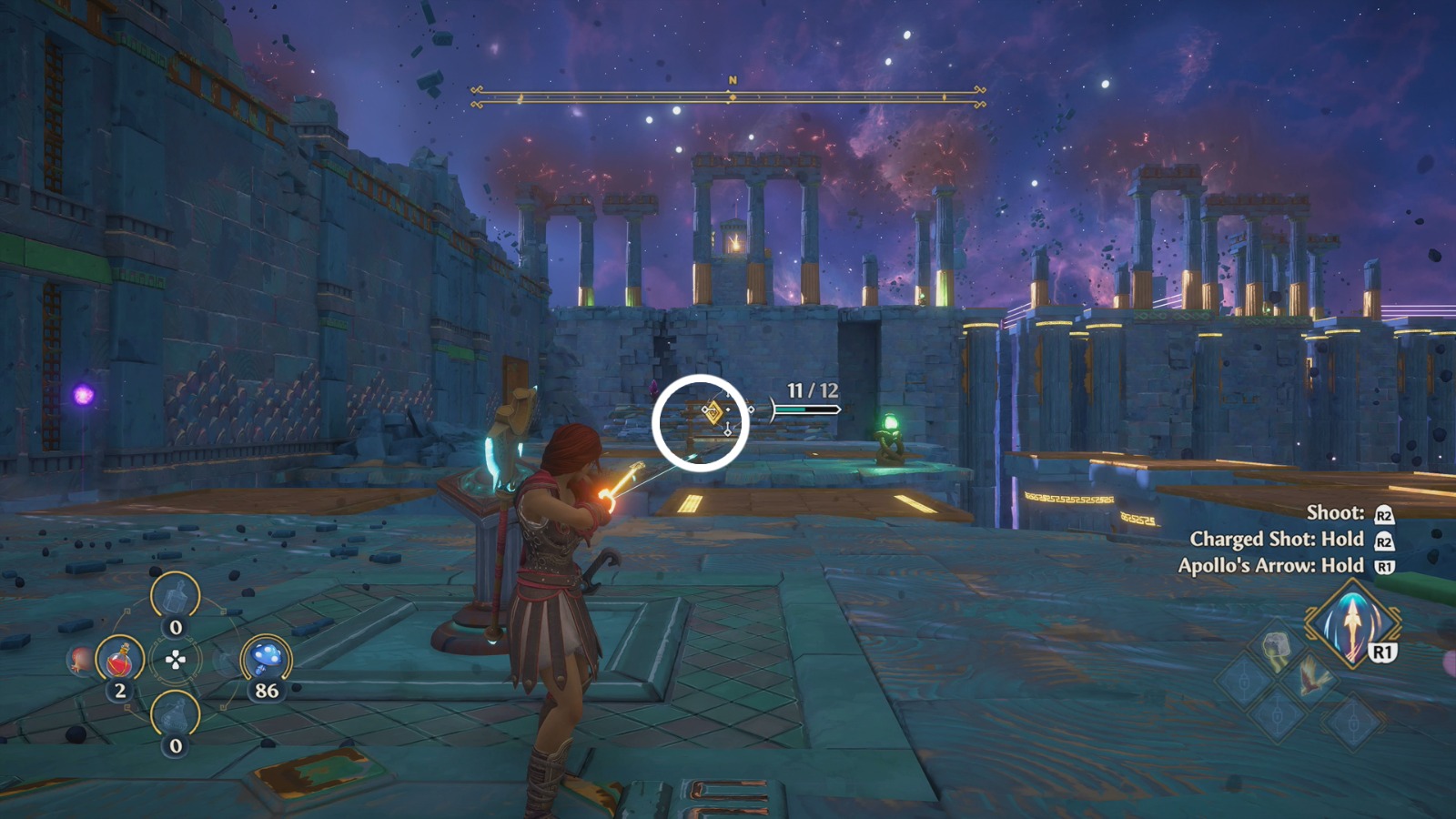1456x819 pixels.
Task: Click the boulder throw ability icon
Action: tap(1276, 646)
